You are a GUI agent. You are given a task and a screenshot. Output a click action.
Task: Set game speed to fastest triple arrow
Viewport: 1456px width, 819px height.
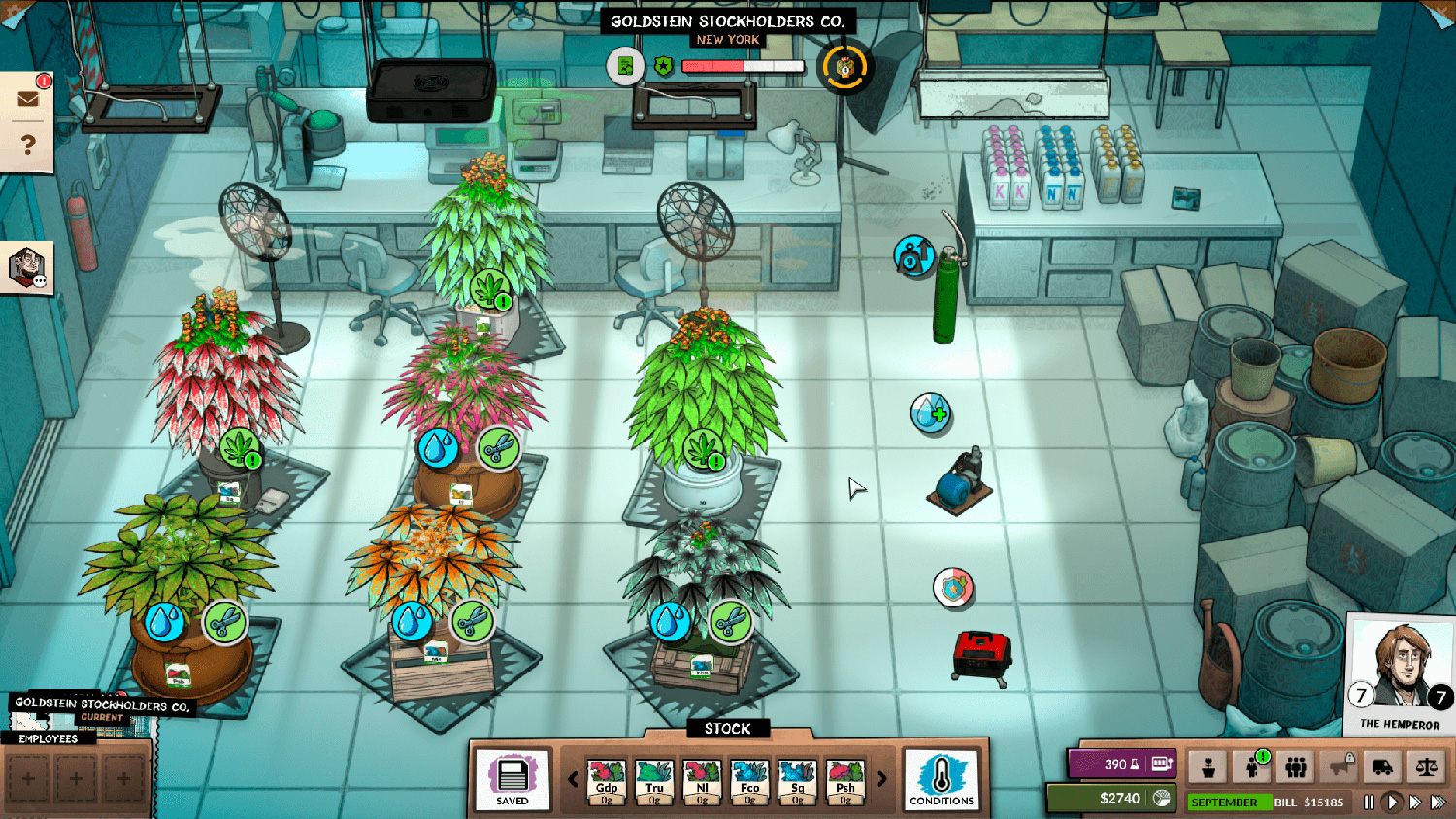(x=1438, y=803)
